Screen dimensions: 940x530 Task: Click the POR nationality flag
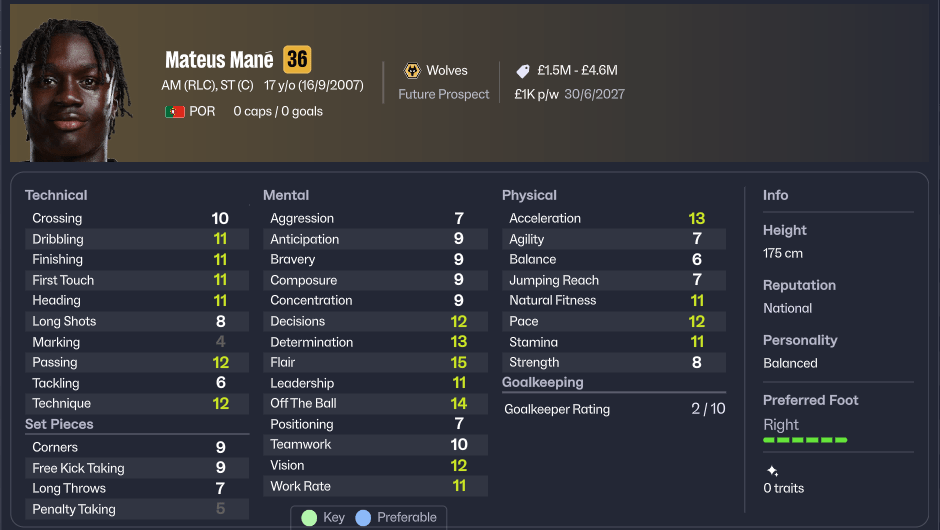coord(175,112)
